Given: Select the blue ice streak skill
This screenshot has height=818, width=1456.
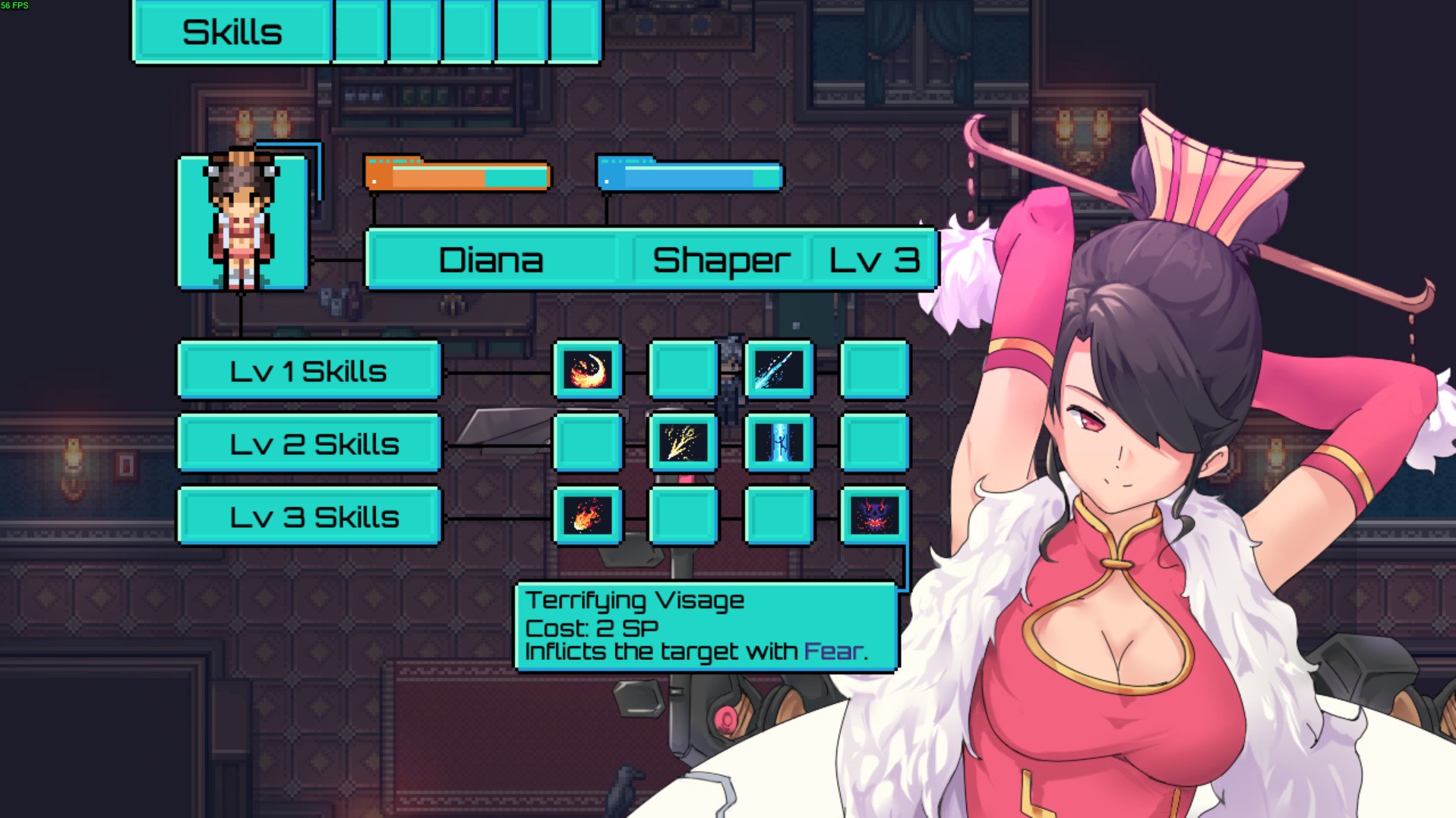Looking at the screenshot, I should [779, 370].
